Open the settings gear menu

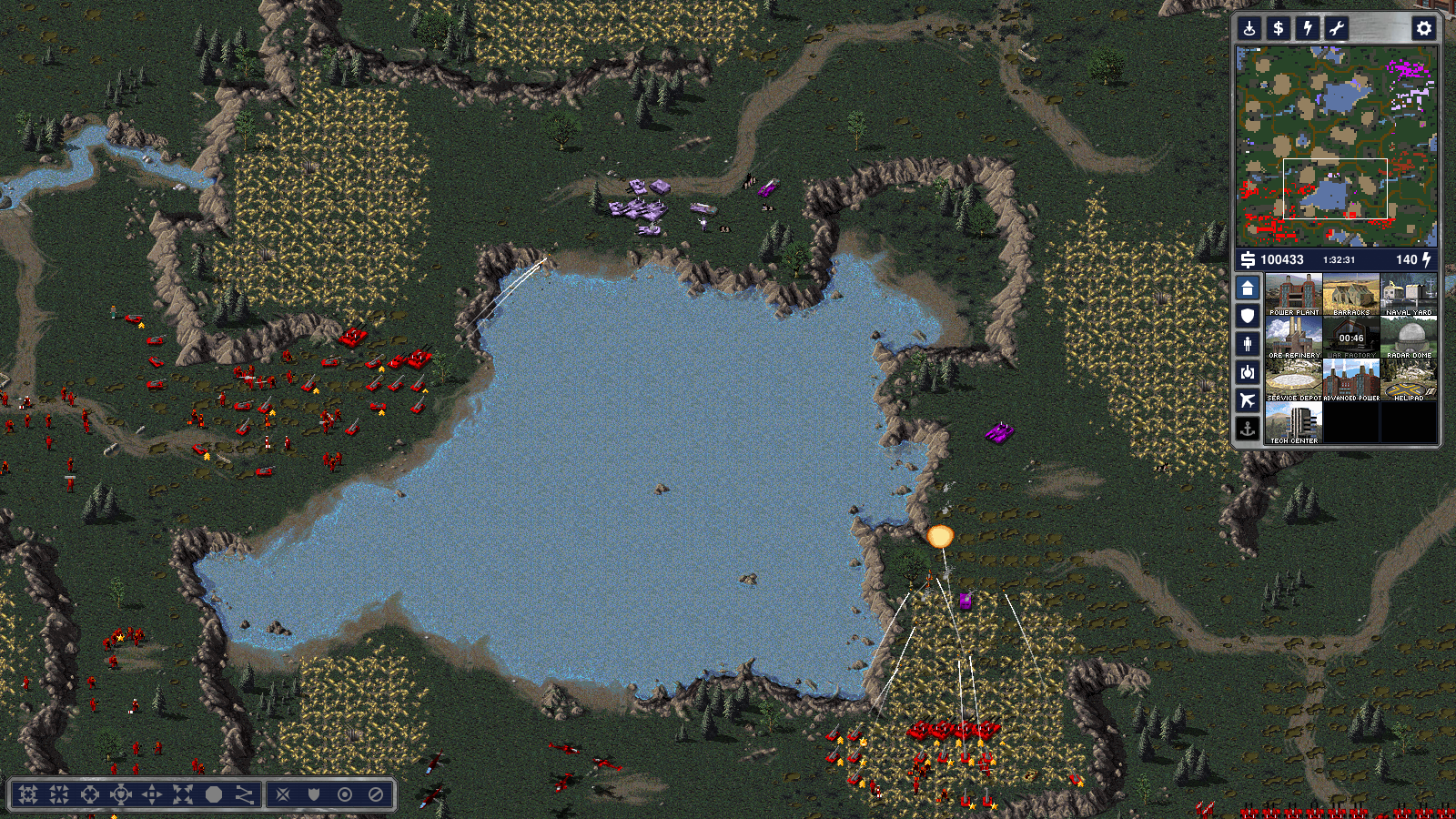point(1423,28)
